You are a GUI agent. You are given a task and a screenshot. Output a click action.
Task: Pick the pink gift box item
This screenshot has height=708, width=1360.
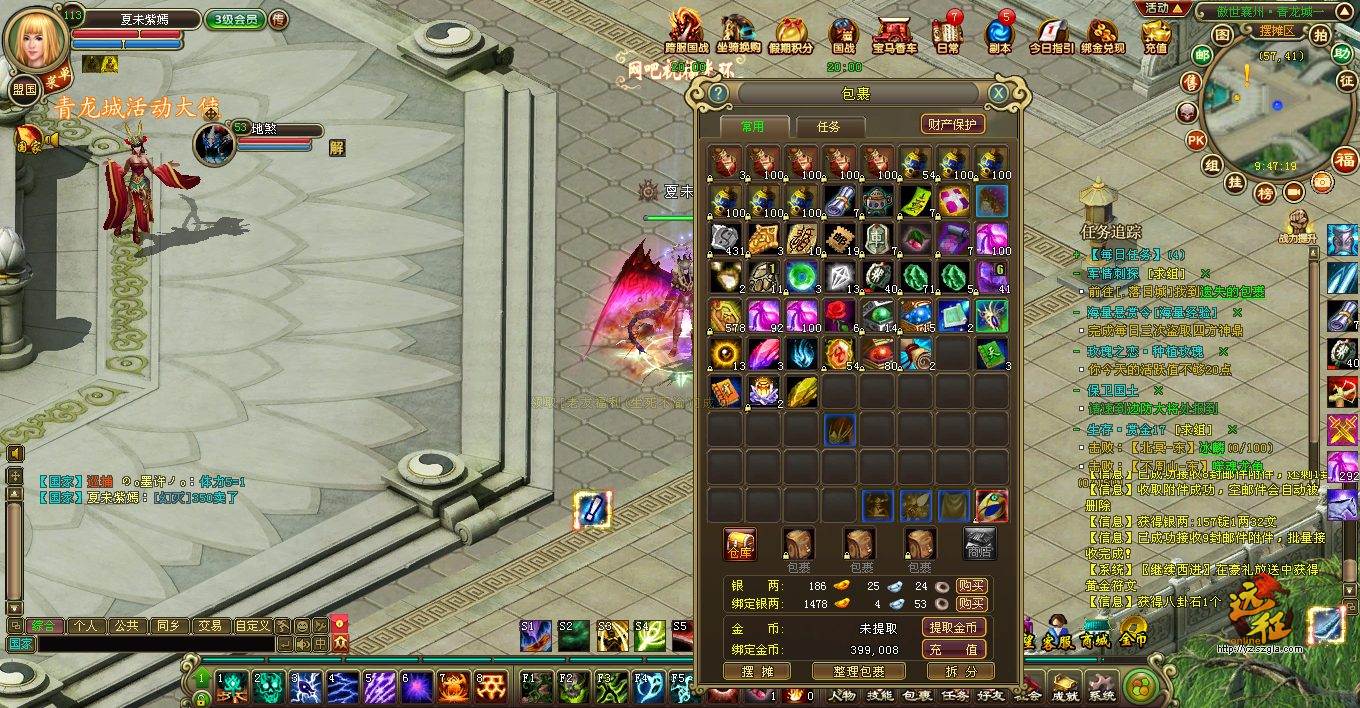pos(954,200)
